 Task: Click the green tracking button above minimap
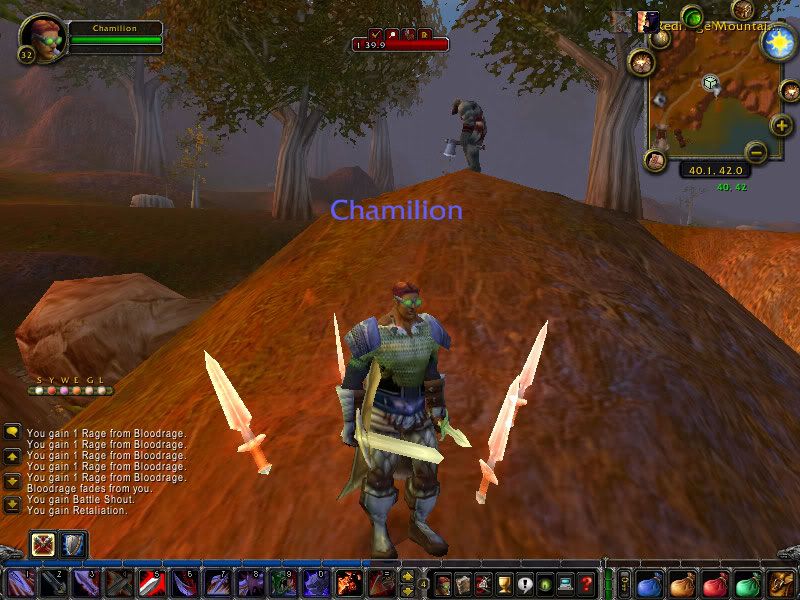[692, 17]
